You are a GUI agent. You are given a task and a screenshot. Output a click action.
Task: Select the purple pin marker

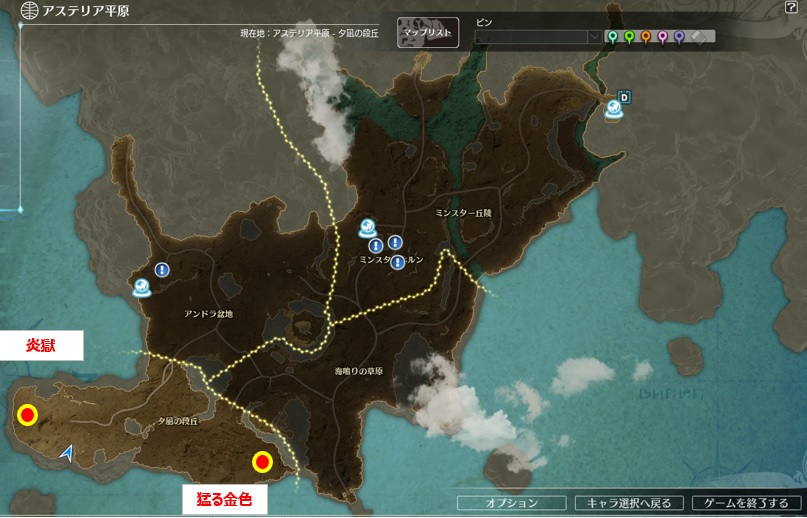pos(679,37)
